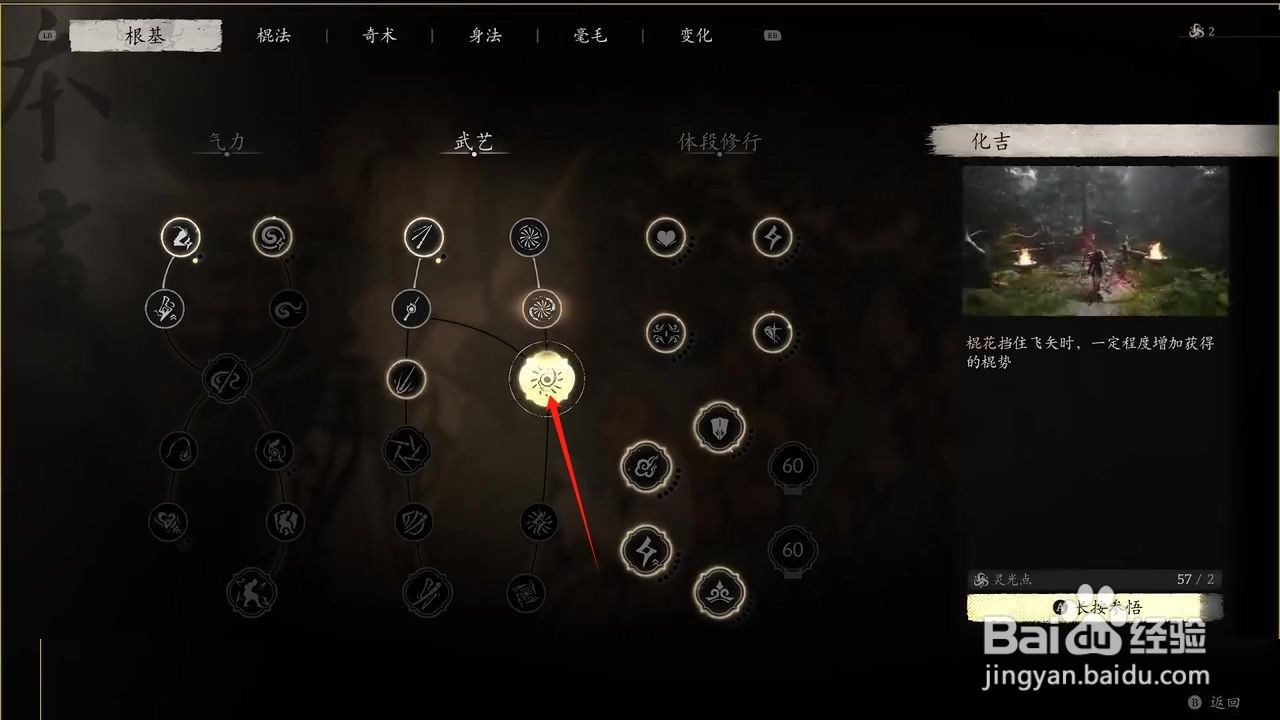Select the lightning bolt node atop 体段修行 column
The width and height of the screenshot is (1280, 720).
tap(770, 238)
